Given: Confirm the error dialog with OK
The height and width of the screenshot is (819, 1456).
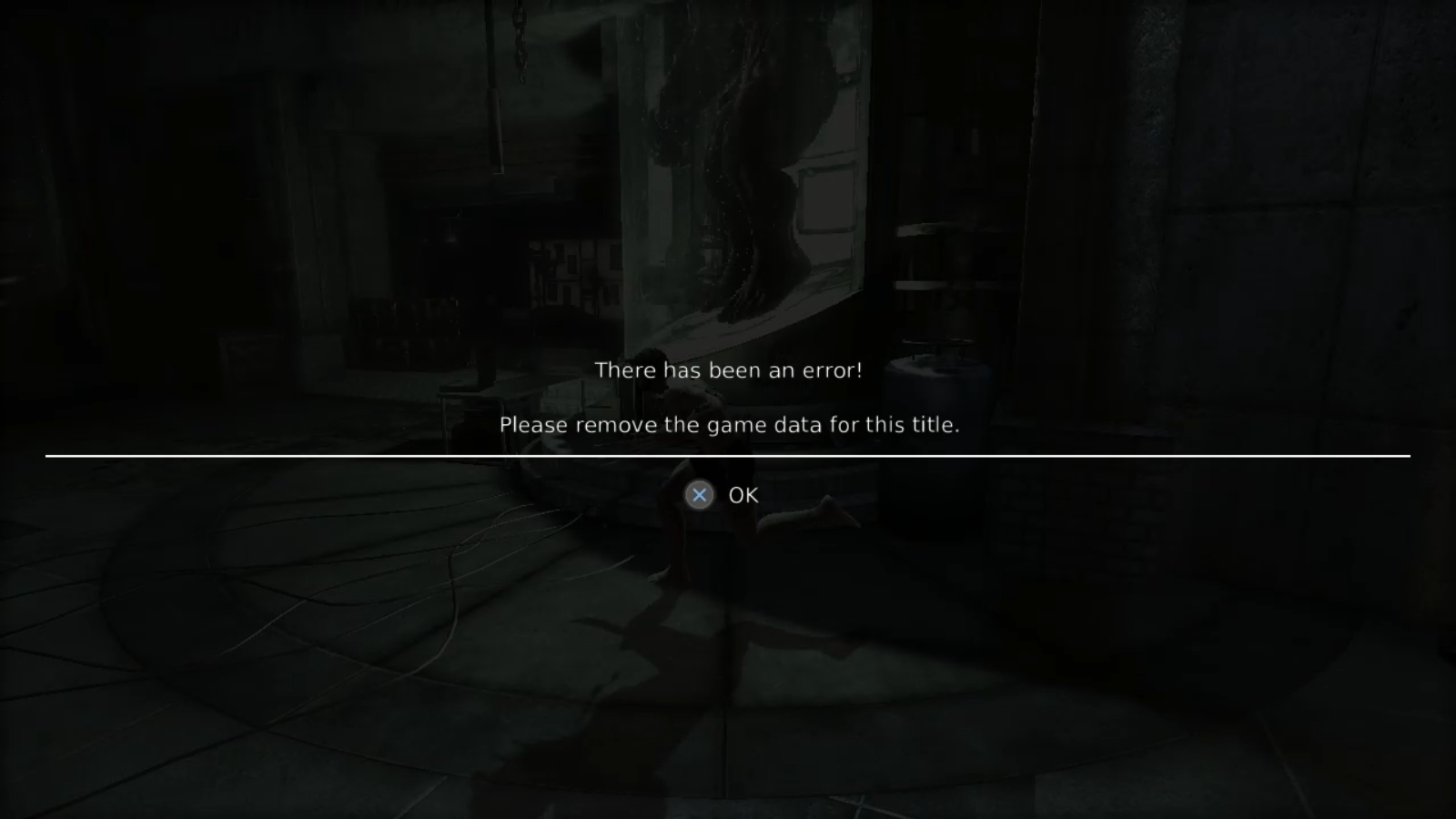Looking at the screenshot, I should click(x=723, y=495).
